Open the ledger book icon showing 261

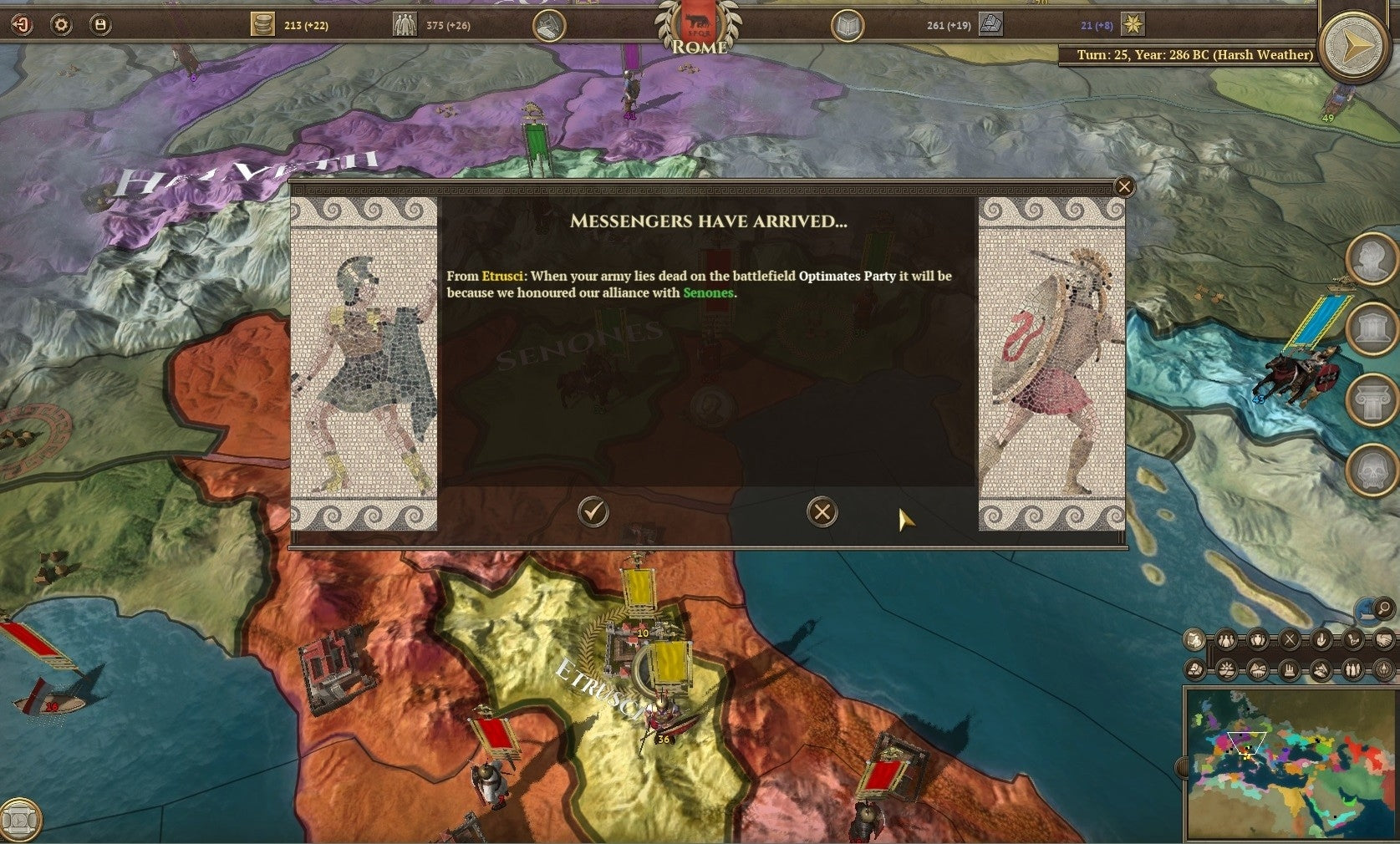tap(847, 24)
